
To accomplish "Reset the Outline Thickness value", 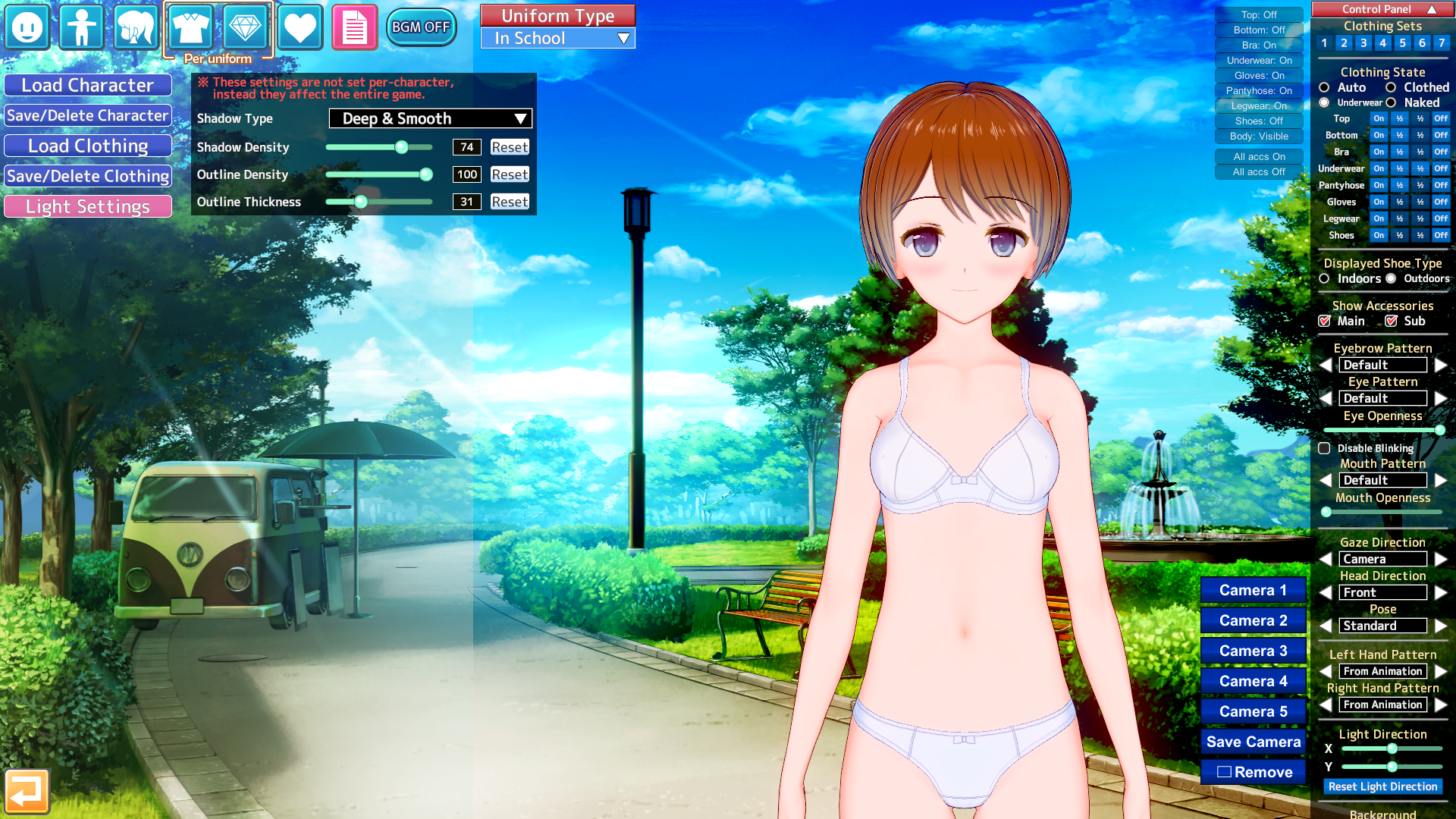I will 510,202.
